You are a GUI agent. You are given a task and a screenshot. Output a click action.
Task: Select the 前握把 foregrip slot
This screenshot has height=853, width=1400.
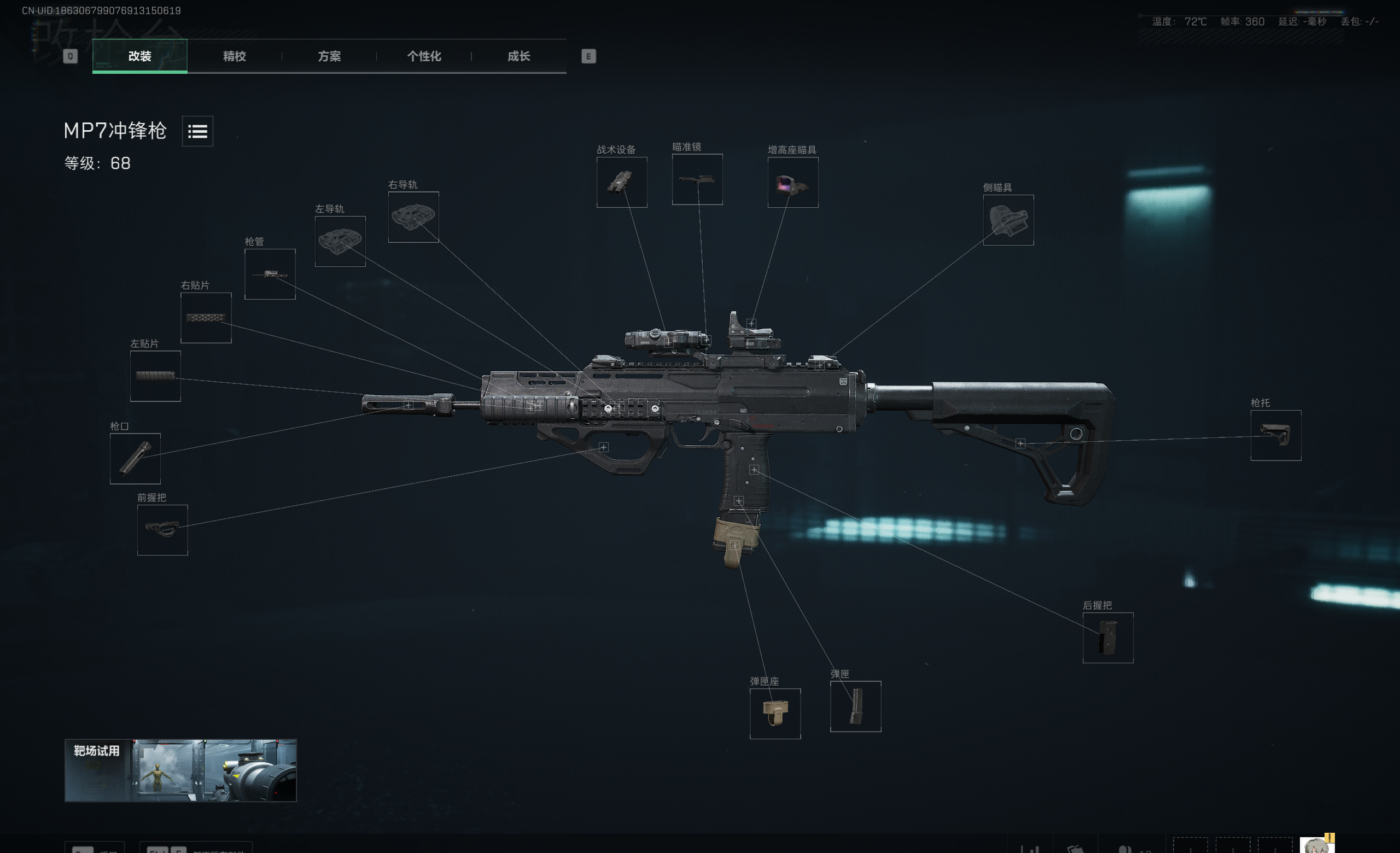[x=162, y=530]
